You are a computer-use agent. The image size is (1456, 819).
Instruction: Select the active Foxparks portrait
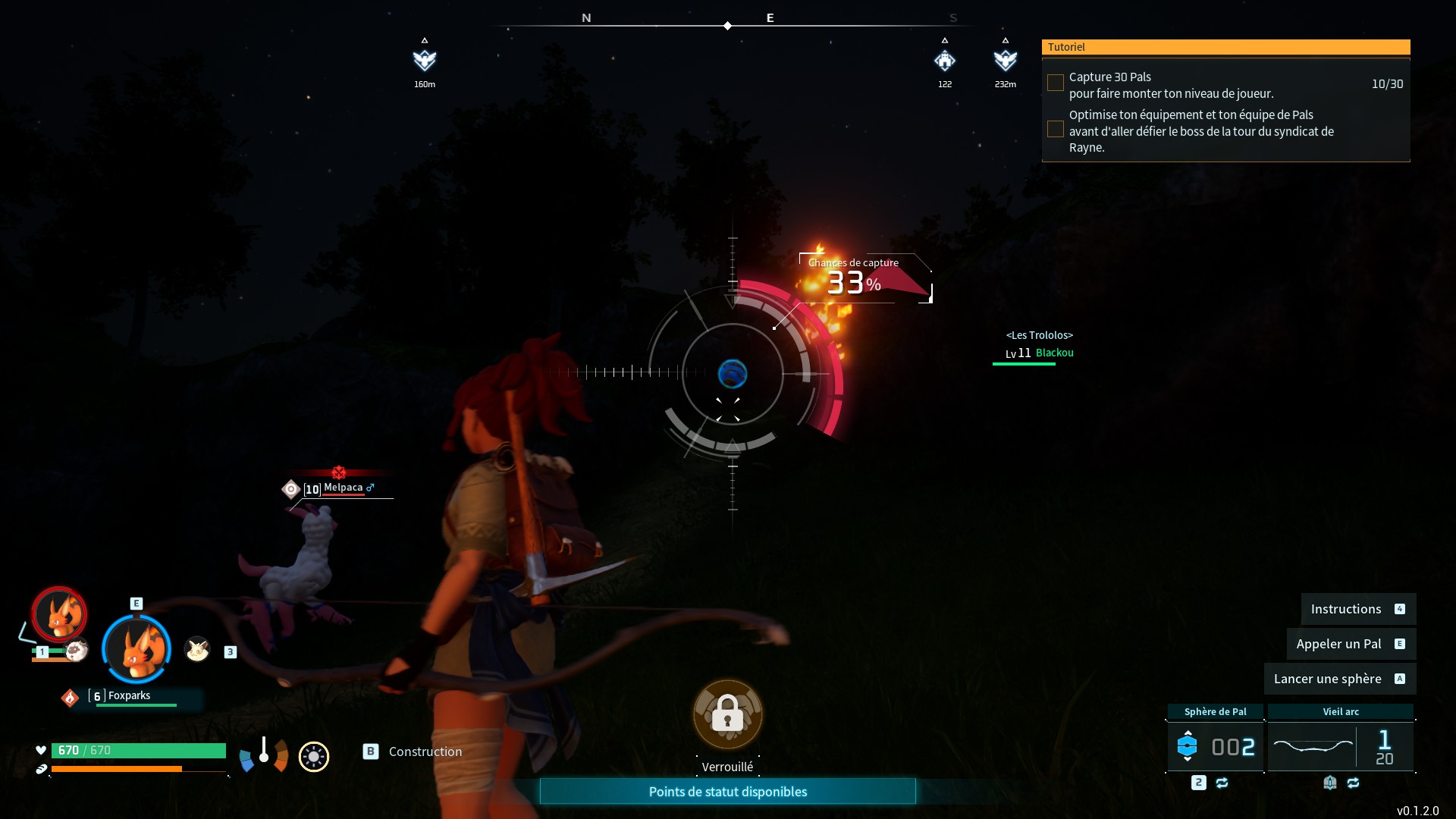[136, 649]
